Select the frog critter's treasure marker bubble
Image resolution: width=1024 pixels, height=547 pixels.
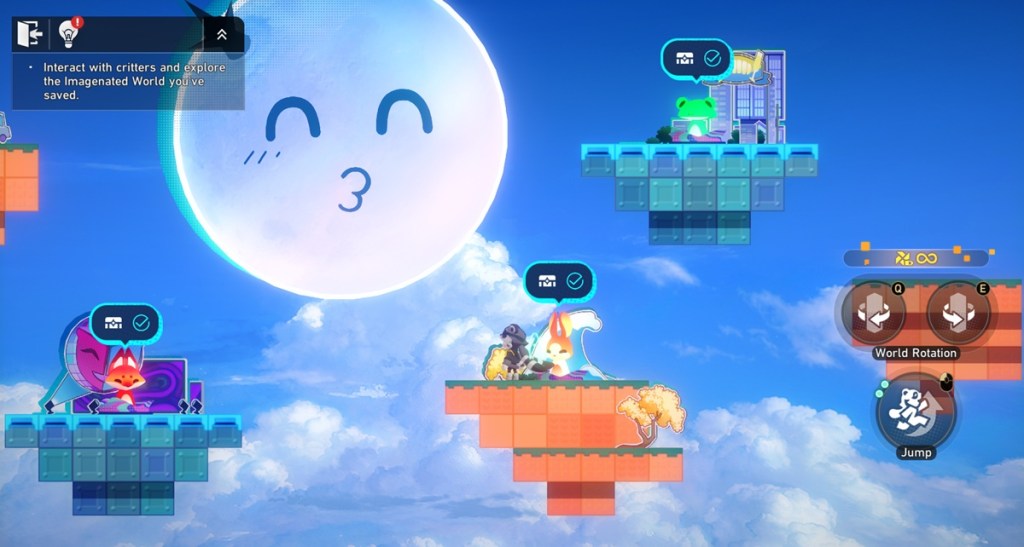697,58
